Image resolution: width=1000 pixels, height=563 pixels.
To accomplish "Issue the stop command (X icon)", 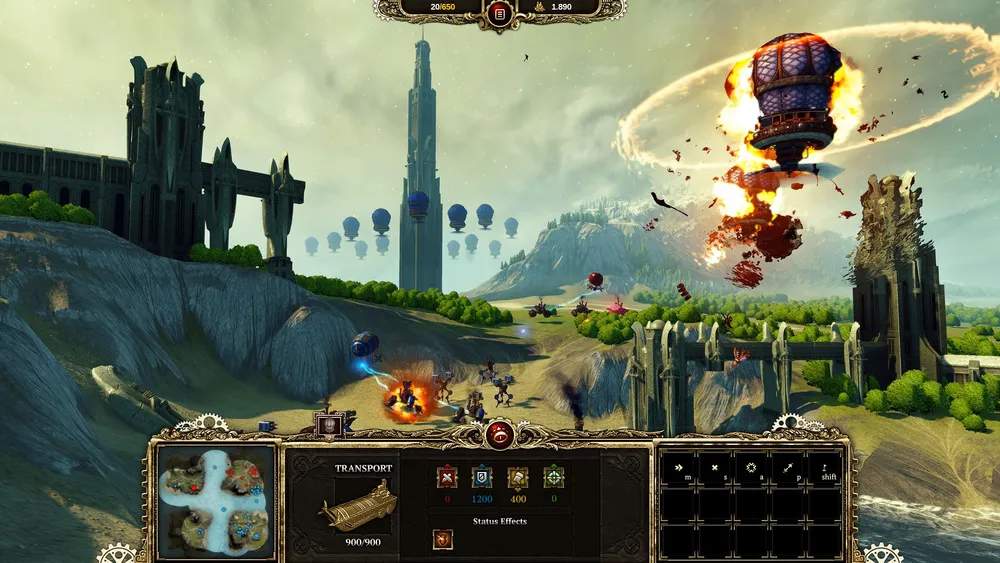I will pos(715,468).
